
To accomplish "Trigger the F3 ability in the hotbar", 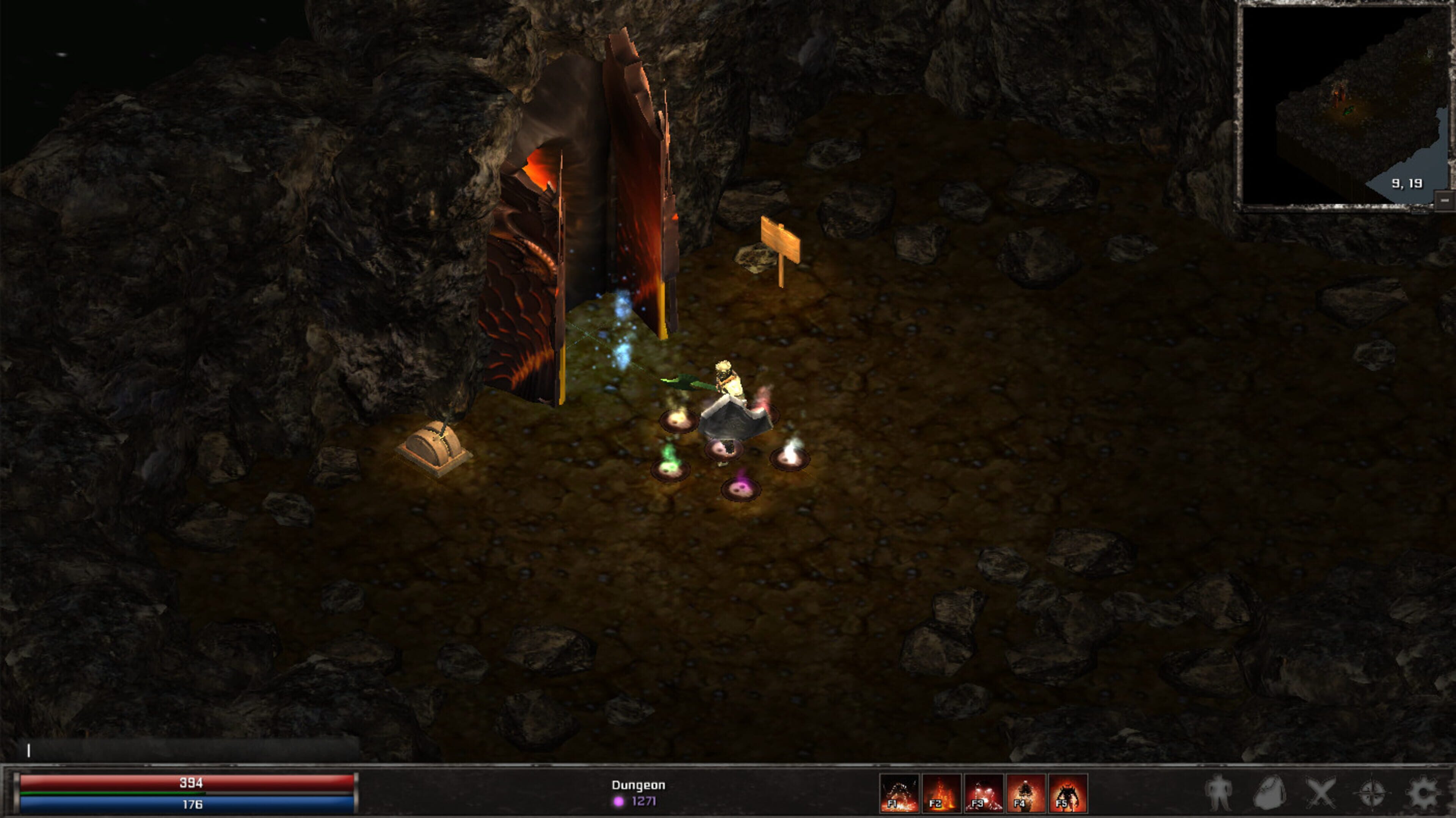I will pyautogui.click(x=984, y=793).
